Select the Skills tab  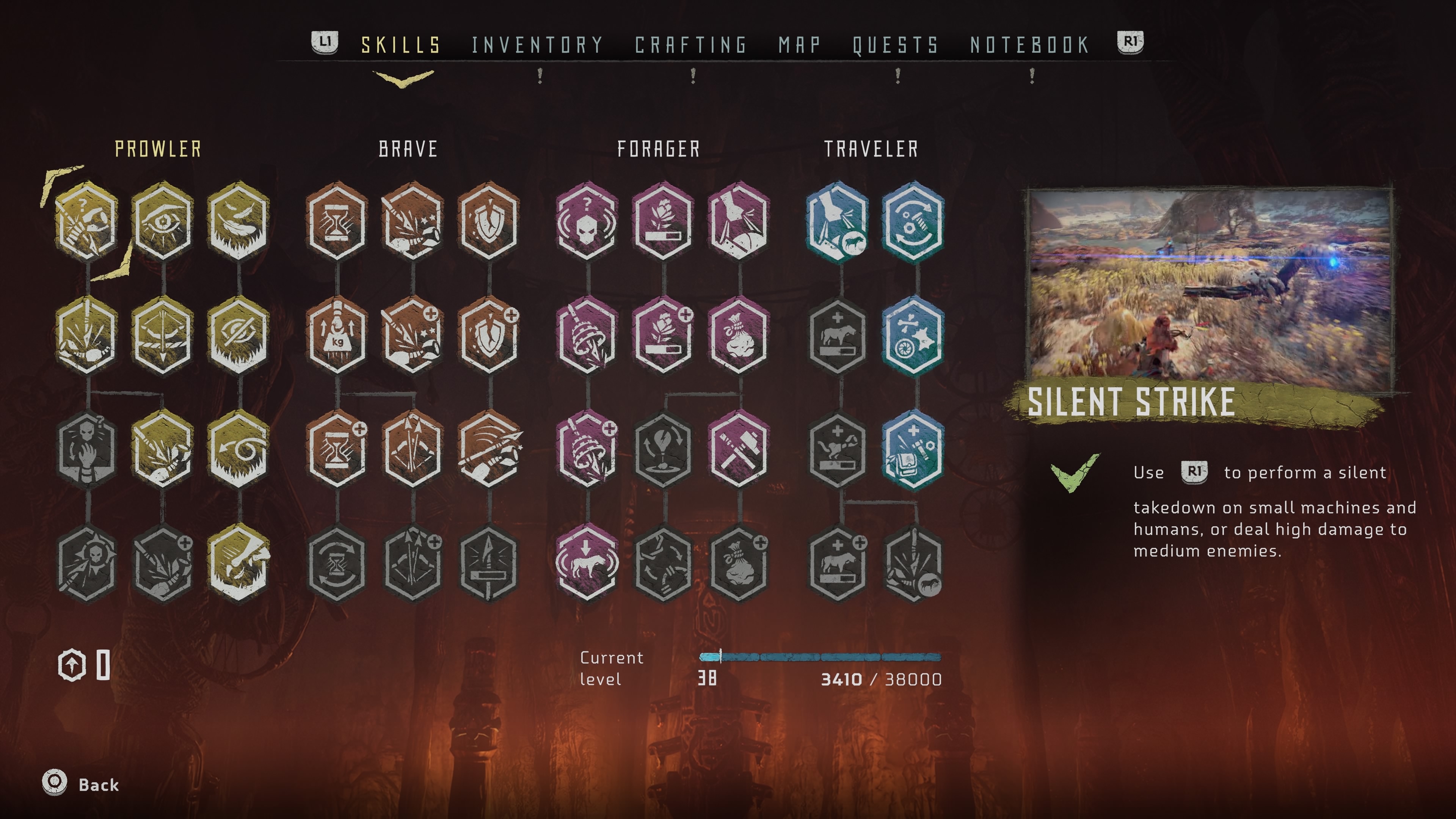(401, 45)
